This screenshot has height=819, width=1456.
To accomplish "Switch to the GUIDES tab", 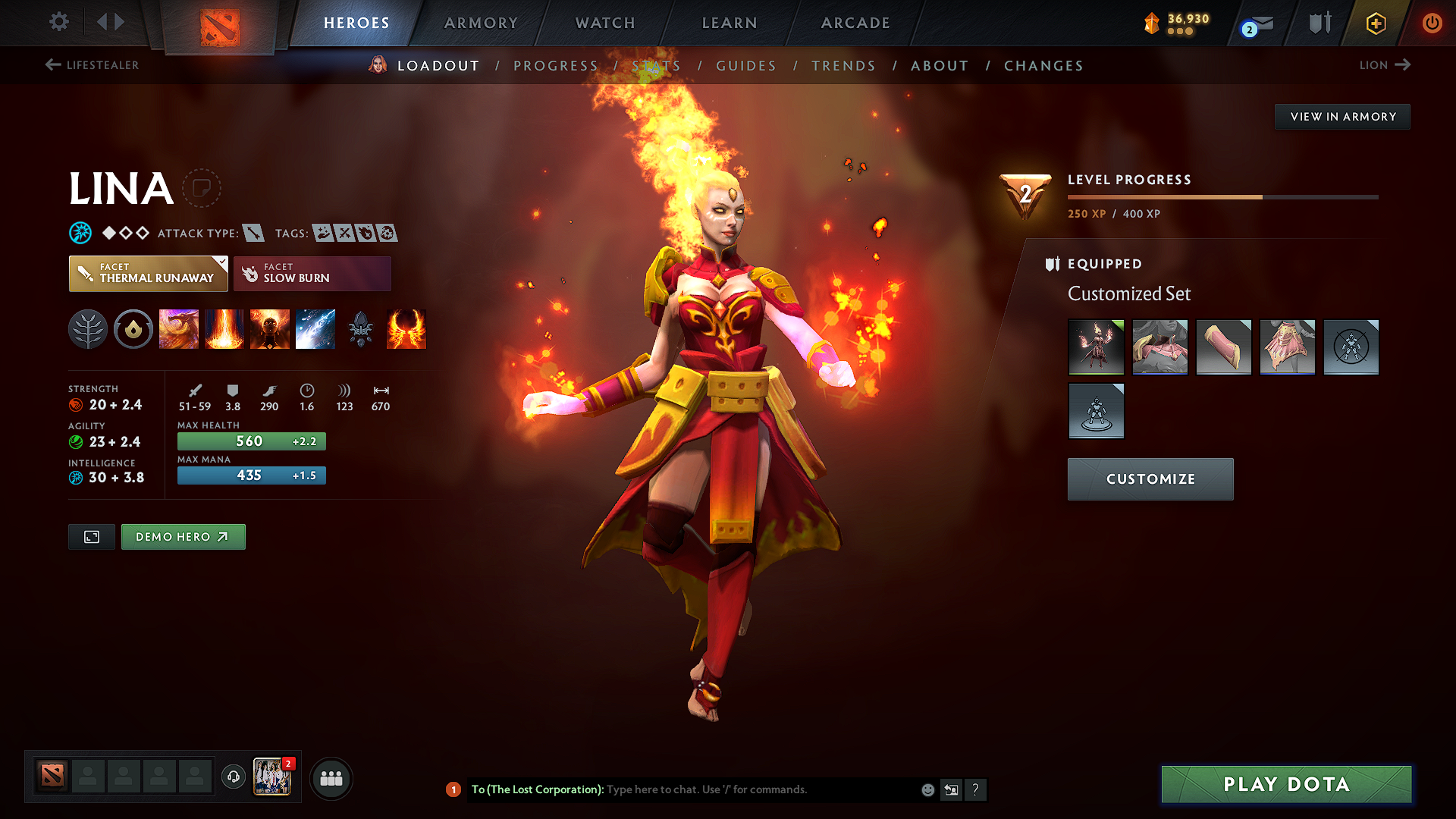I will click(x=746, y=65).
